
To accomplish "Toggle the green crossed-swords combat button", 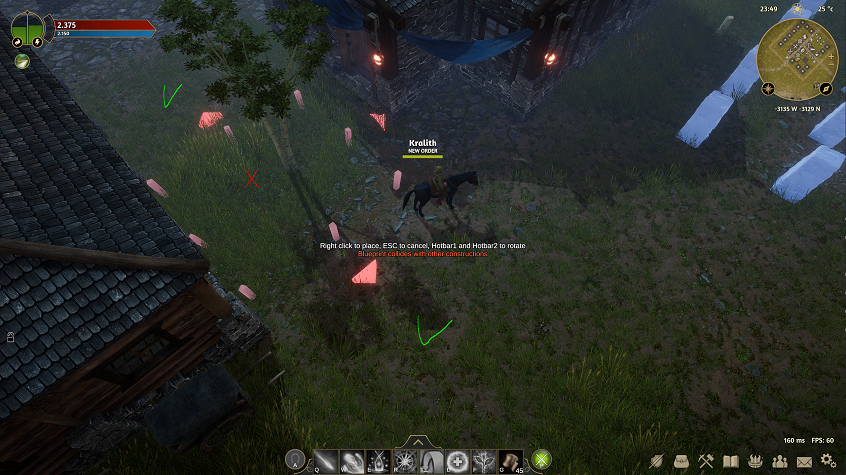I will point(542,460).
